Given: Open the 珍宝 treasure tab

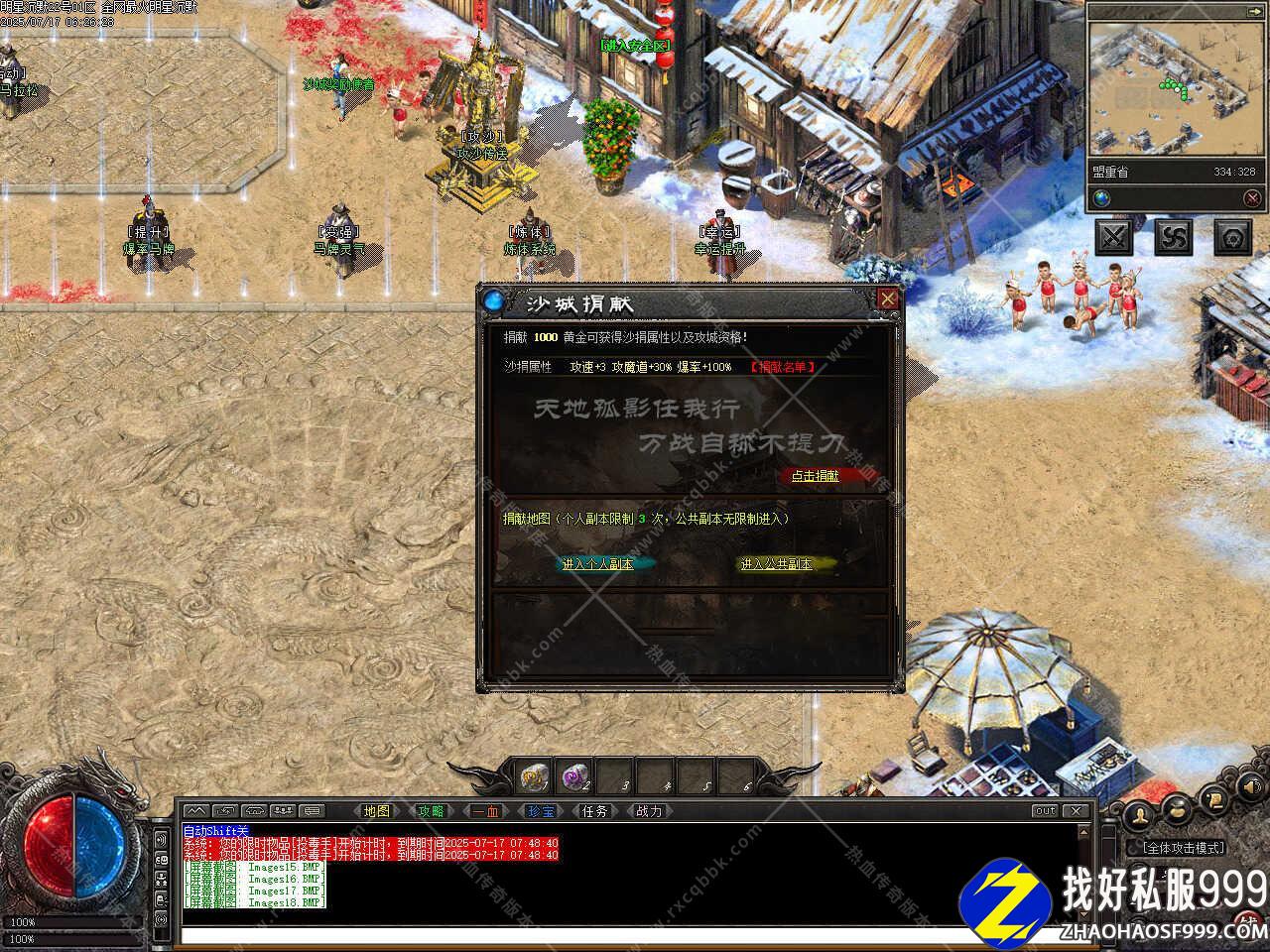Looking at the screenshot, I should point(540,811).
